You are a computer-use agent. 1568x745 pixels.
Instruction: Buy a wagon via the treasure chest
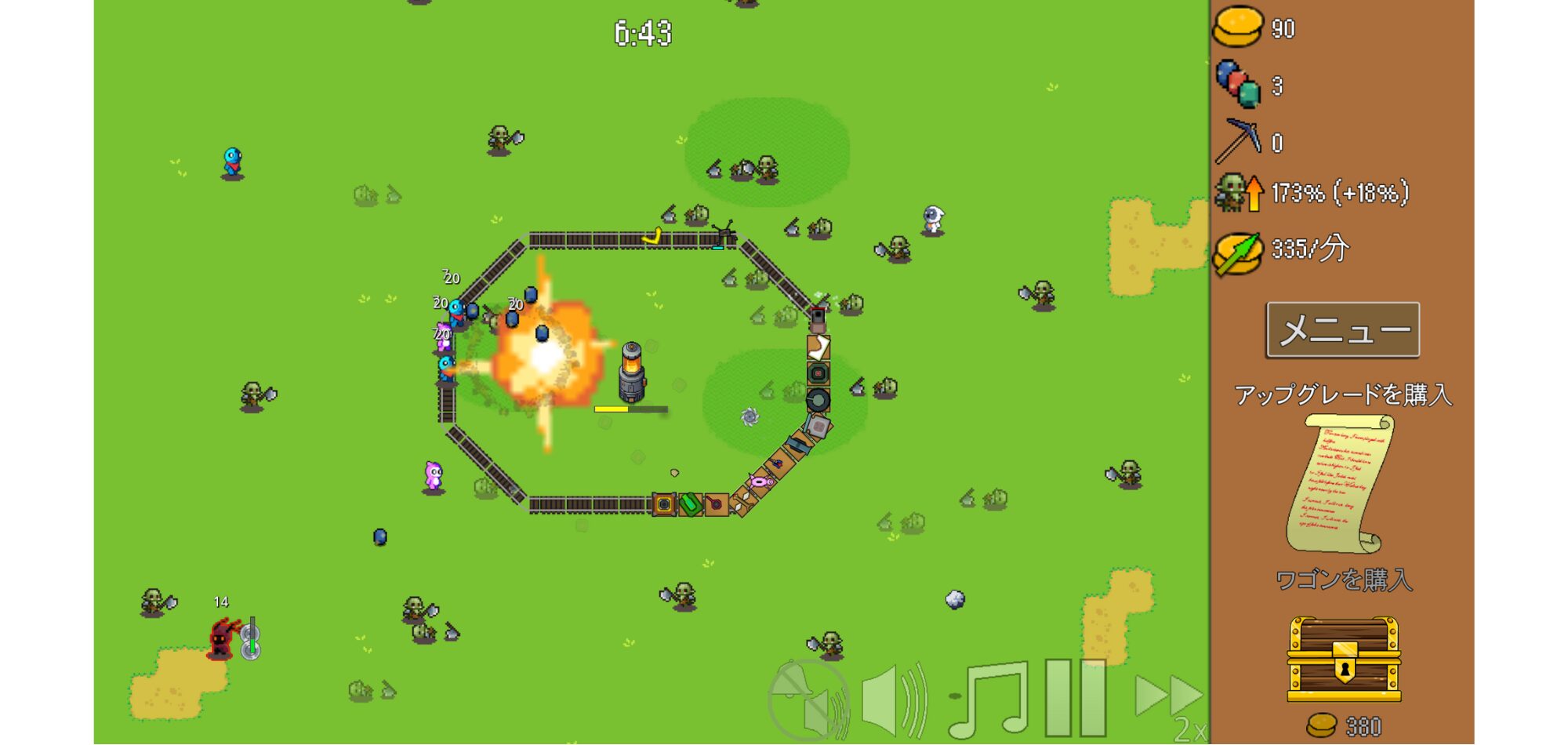click(1344, 660)
